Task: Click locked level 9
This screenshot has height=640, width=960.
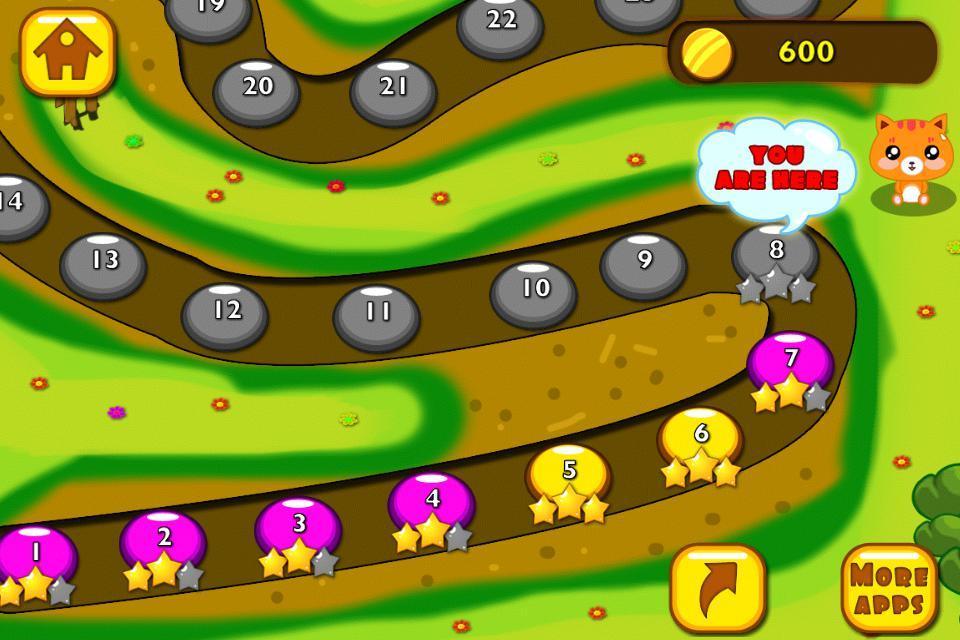Action: (x=643, y=264)
